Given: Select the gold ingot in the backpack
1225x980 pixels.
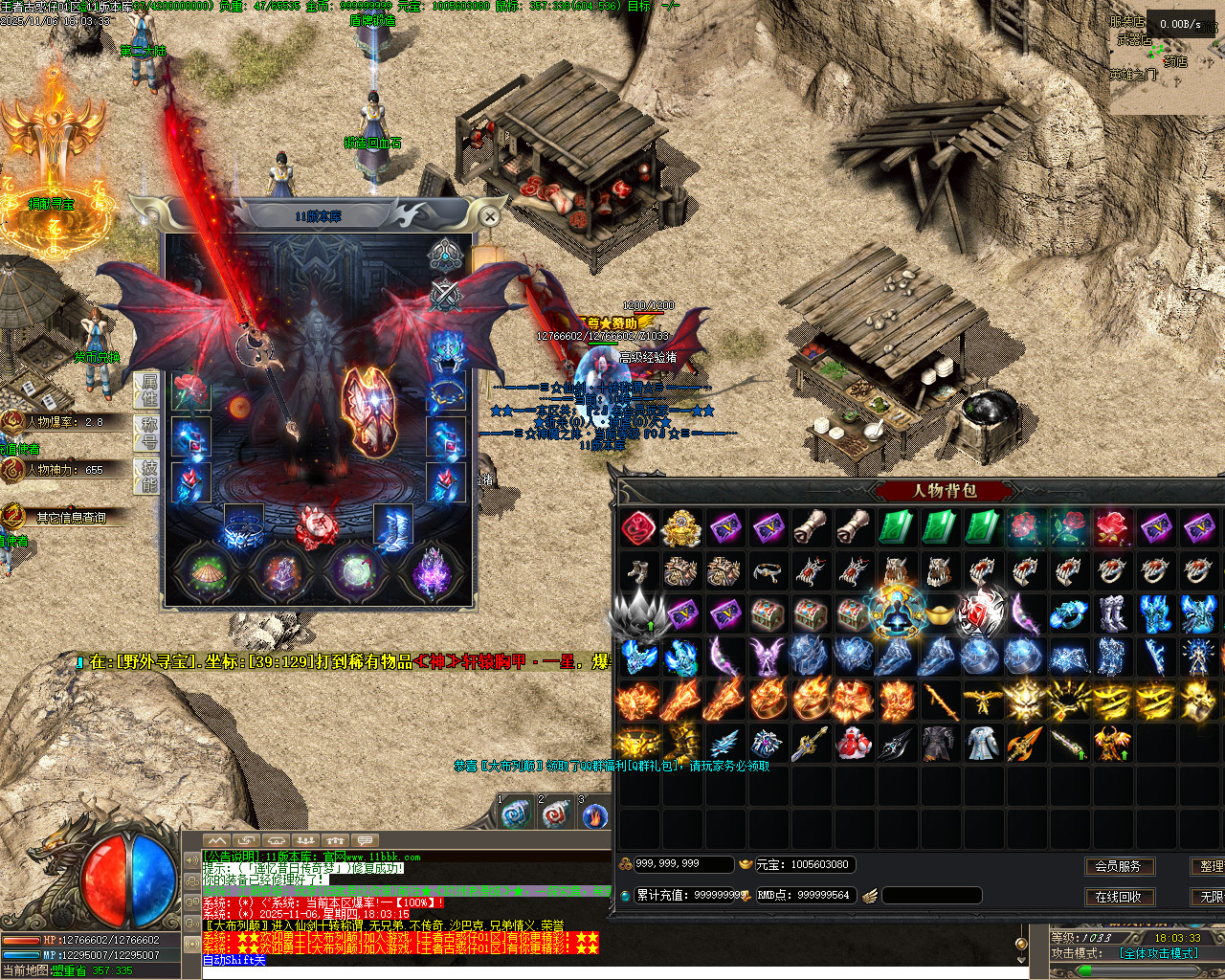Looking at the screenshot, I should coord(940,613).
